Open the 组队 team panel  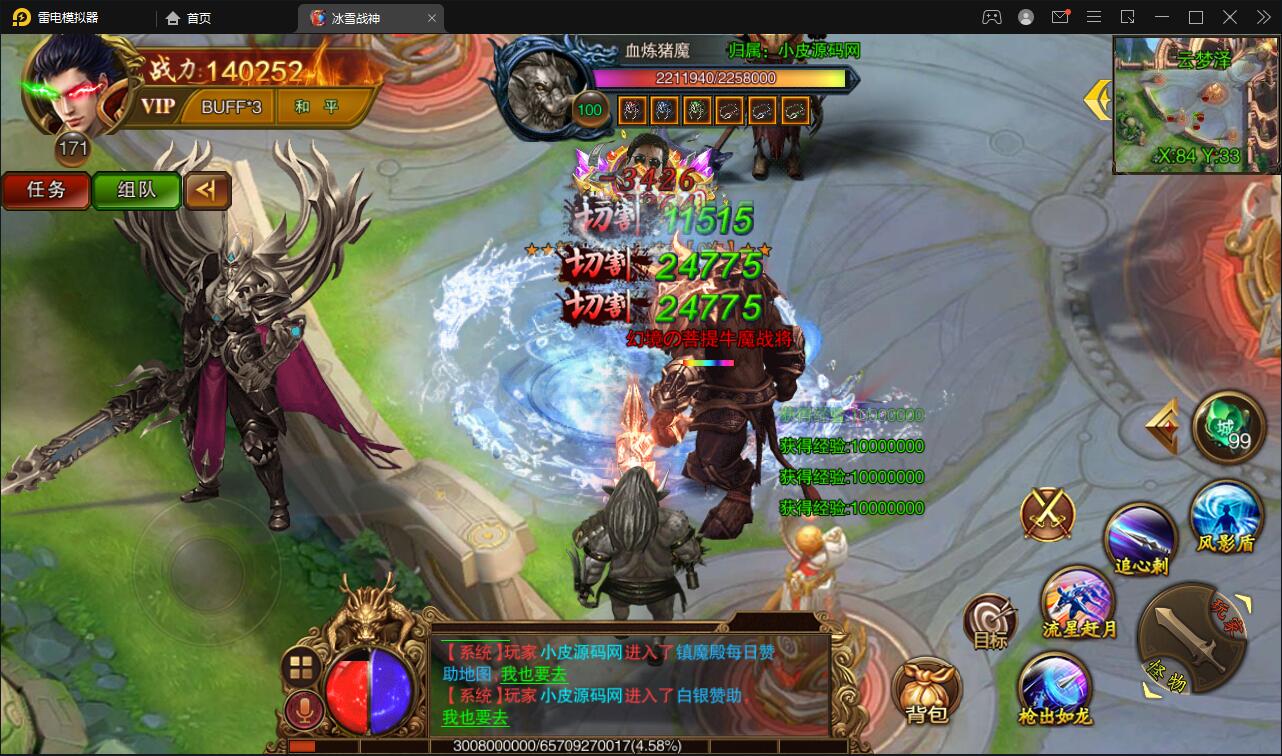(x=136, y=190)
